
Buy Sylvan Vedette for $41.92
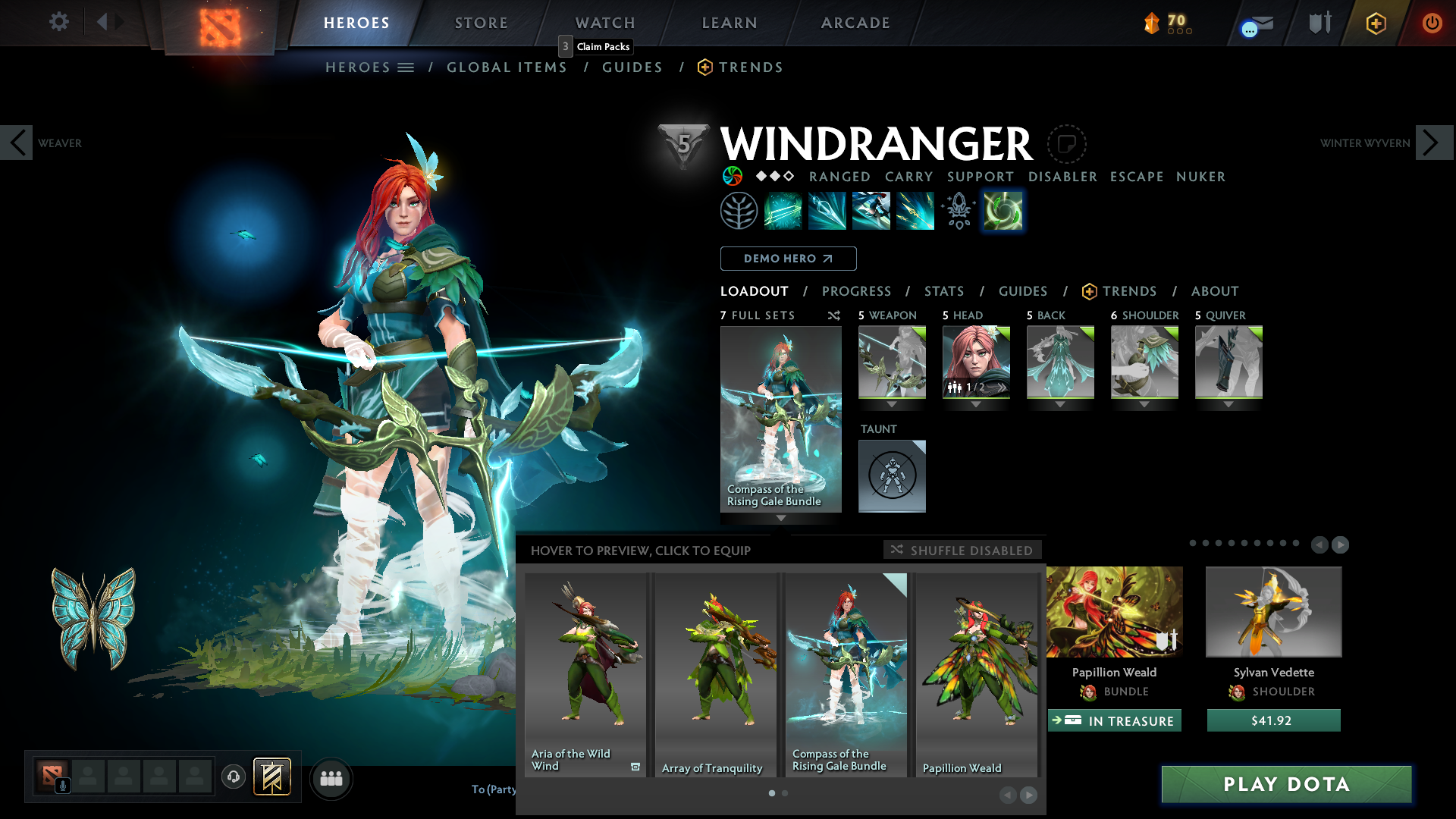pos(1273,720)
